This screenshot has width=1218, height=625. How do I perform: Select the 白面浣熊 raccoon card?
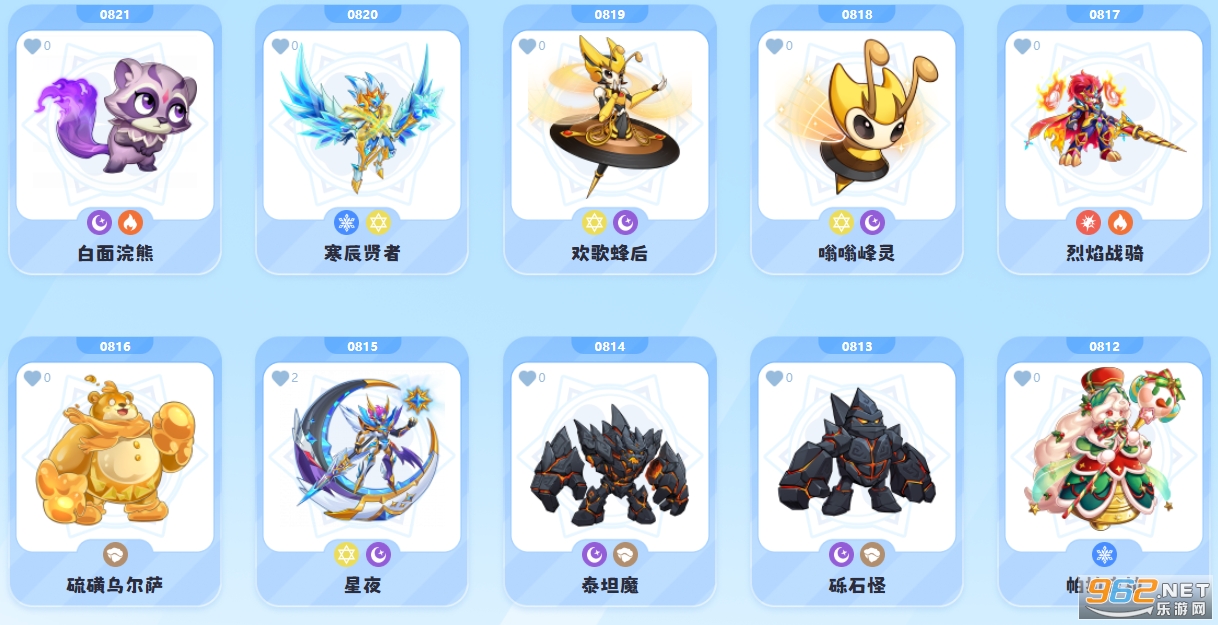(115, 125)
